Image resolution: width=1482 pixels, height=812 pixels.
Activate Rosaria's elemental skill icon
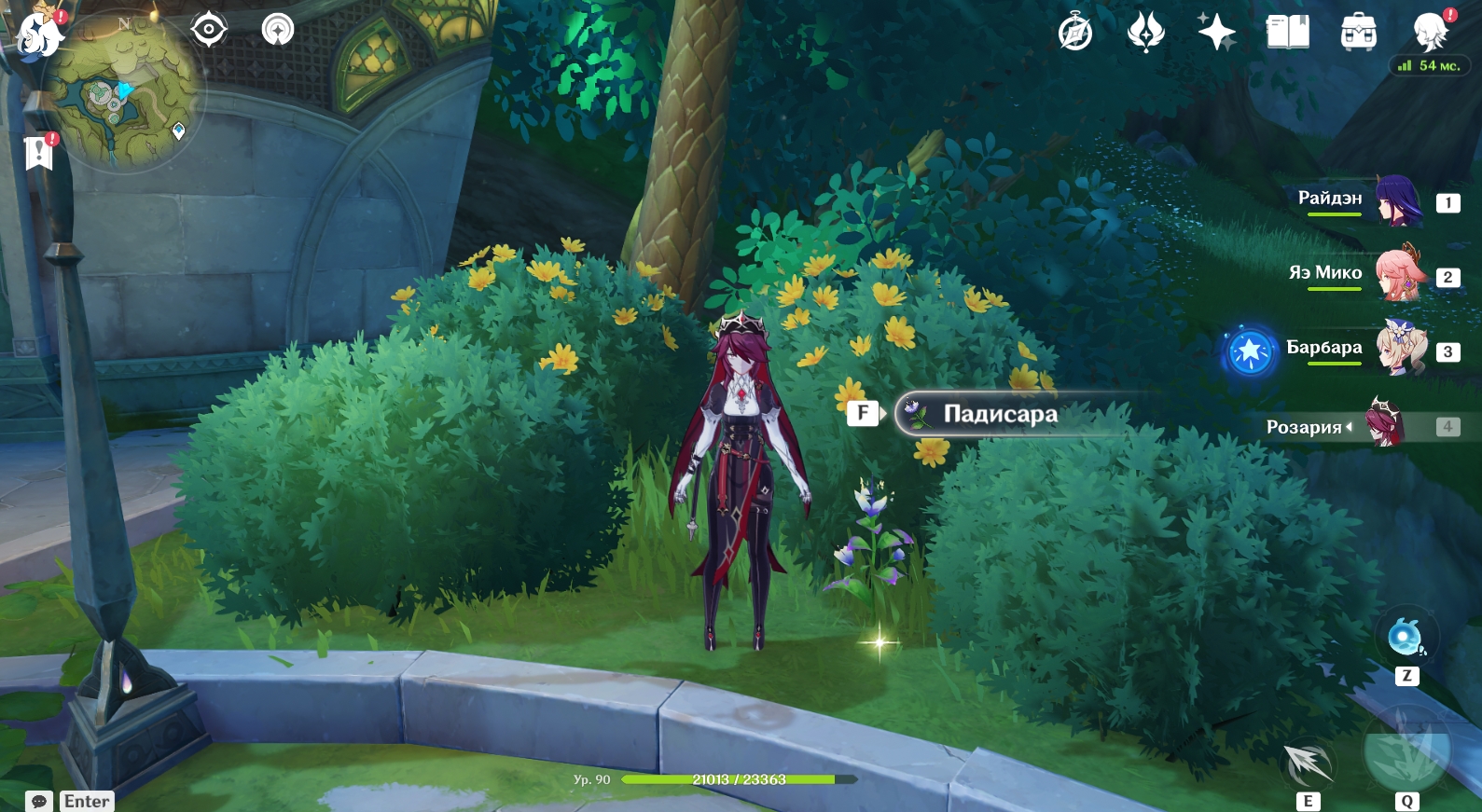pyautogui.click(x=1308, y=764)
